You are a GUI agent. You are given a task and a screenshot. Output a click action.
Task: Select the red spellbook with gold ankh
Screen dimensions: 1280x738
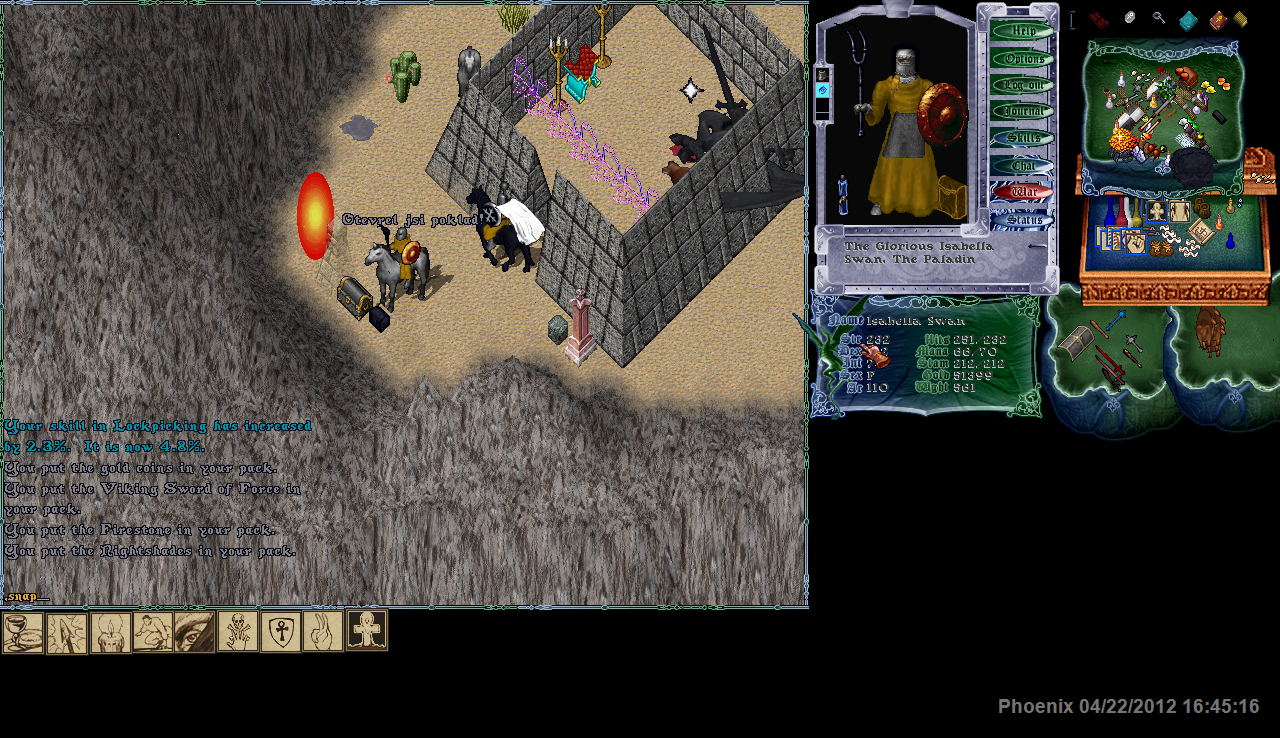pyautogui.click(x=1217, y=20)
